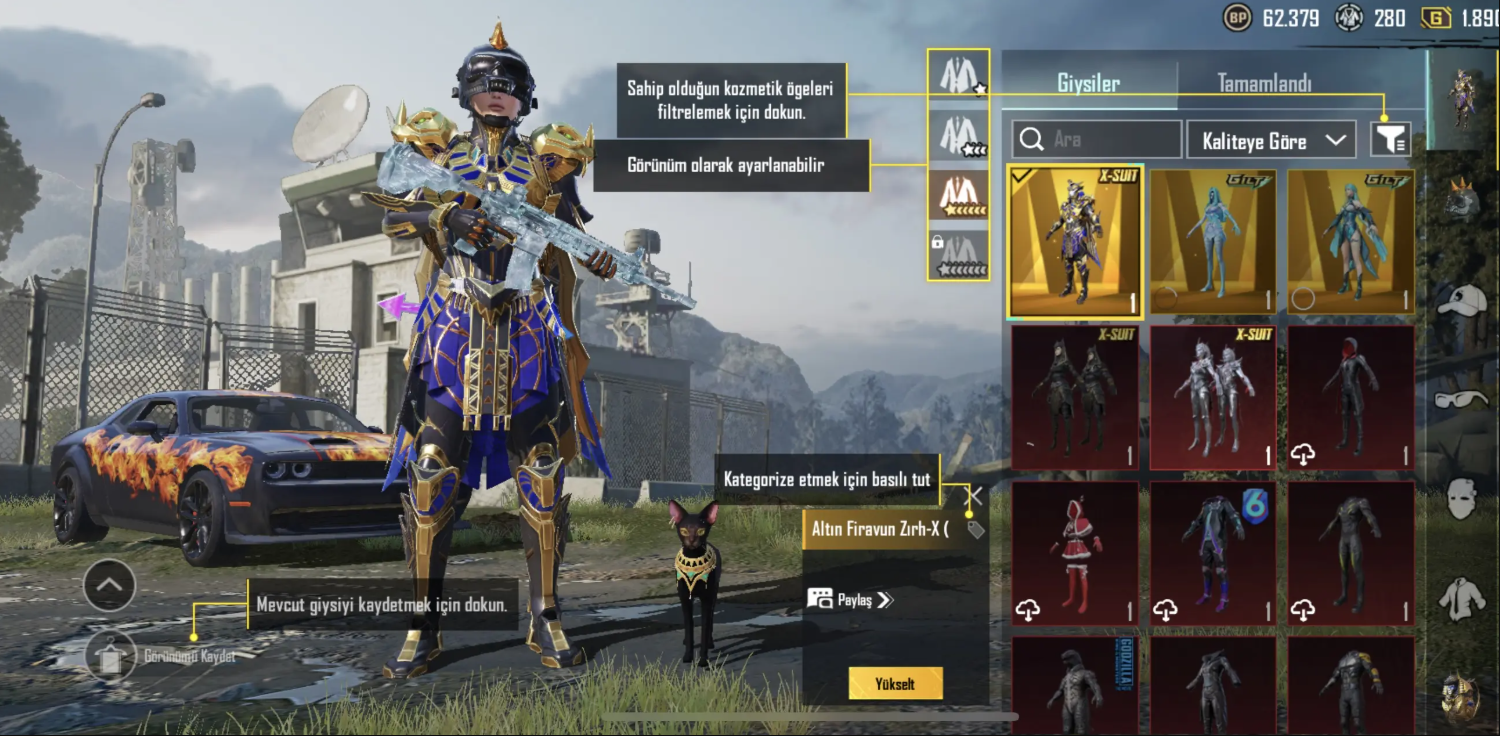Choose the red Santa outfit thumbnail
The width and height of the screenshot is (1500, 736).
tap(1075, 553)
